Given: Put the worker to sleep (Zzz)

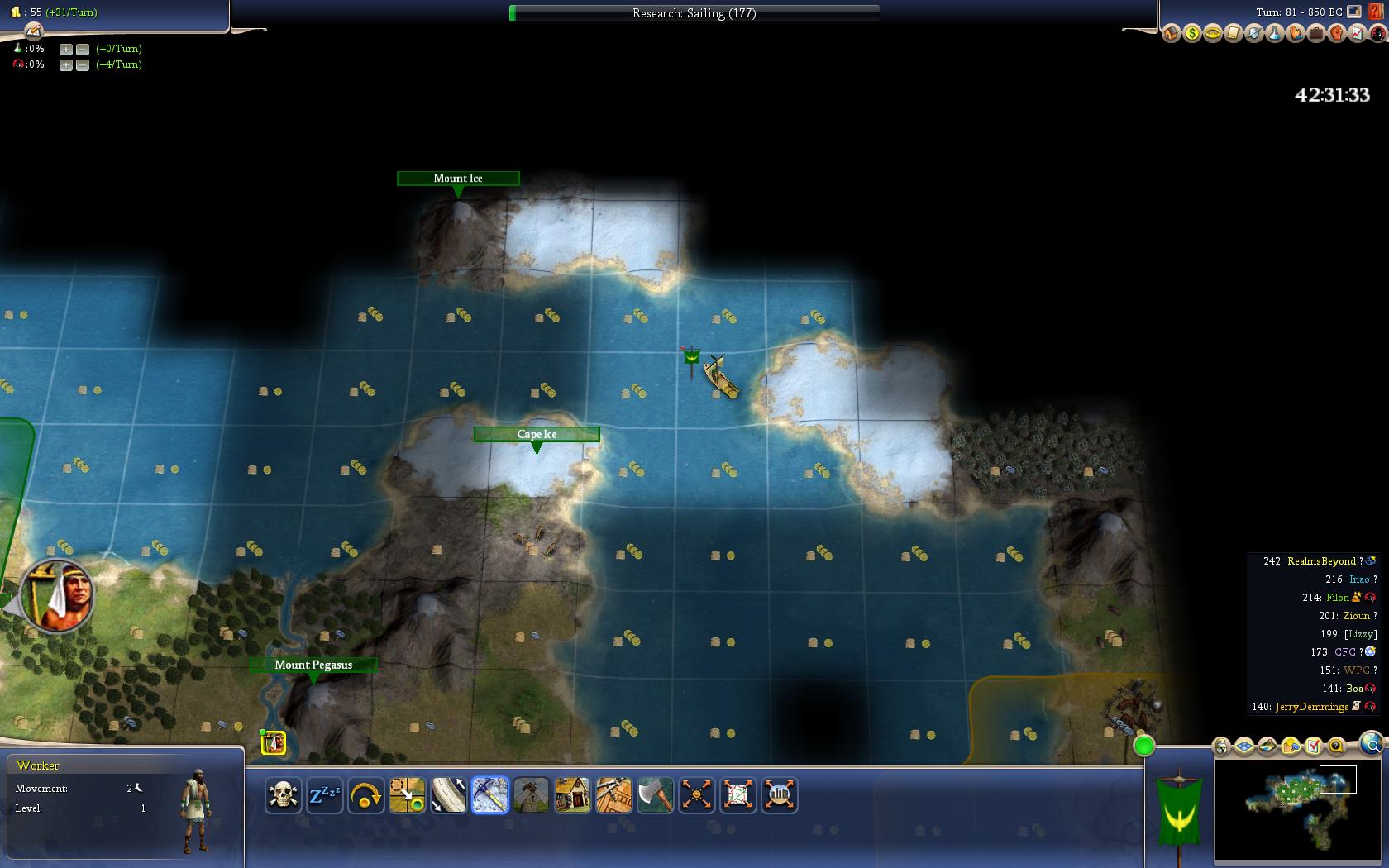Looking at the screenshot, I should 324,795.
